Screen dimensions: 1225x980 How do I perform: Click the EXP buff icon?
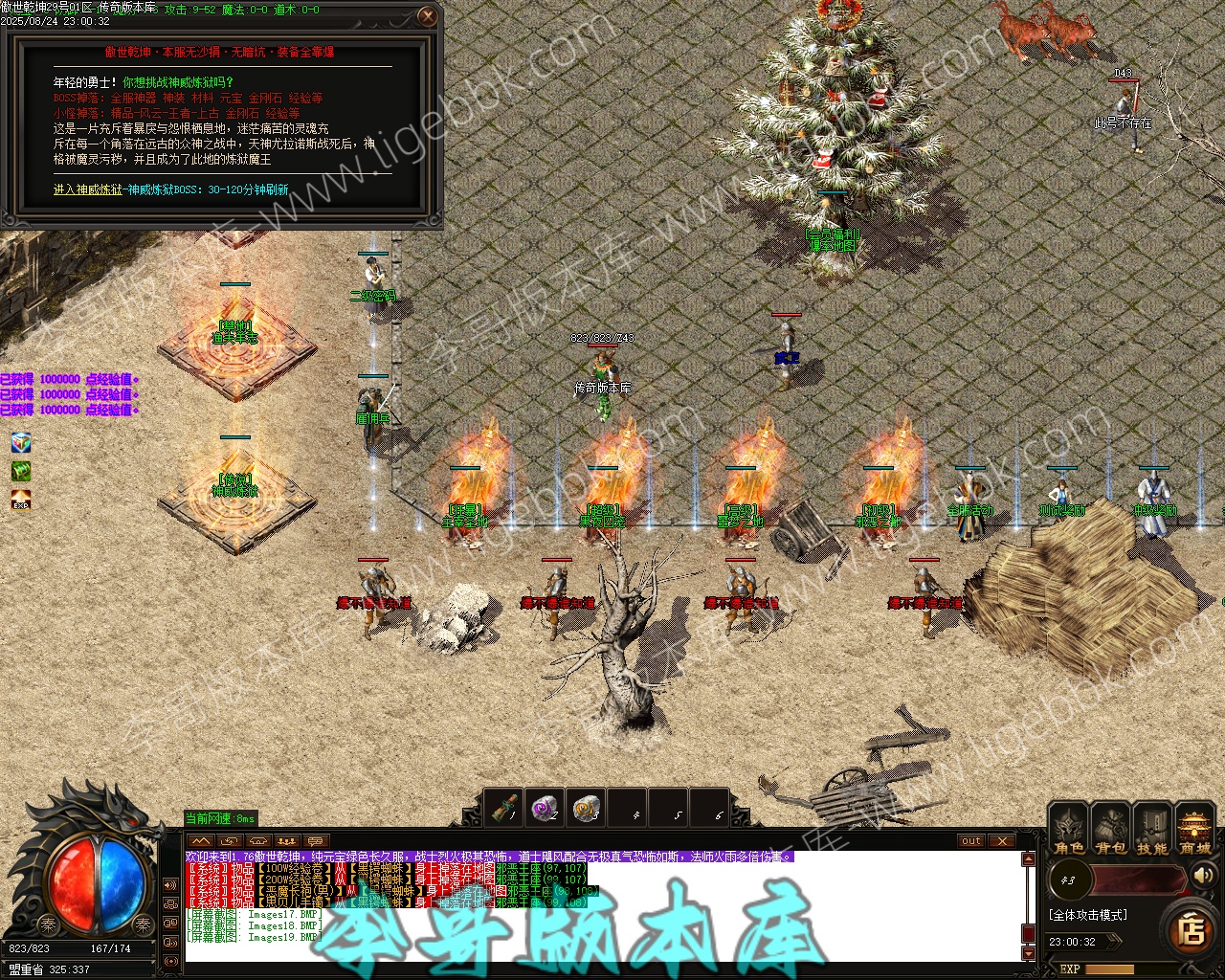click(21, 501)
